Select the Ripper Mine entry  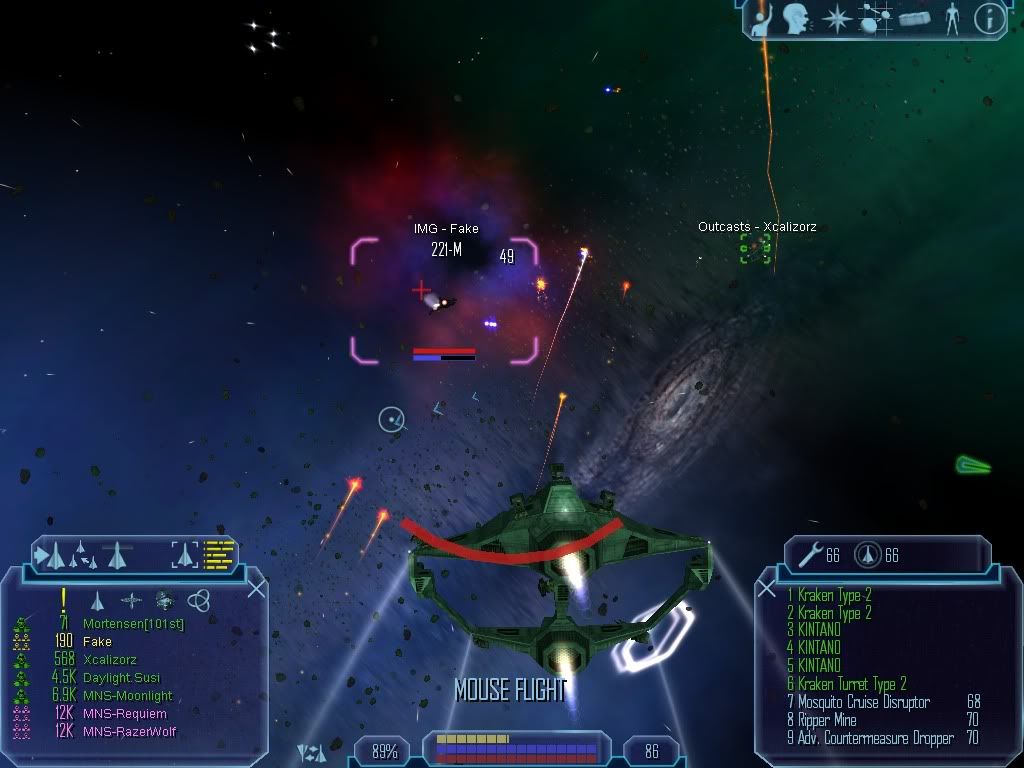point(827,721)
